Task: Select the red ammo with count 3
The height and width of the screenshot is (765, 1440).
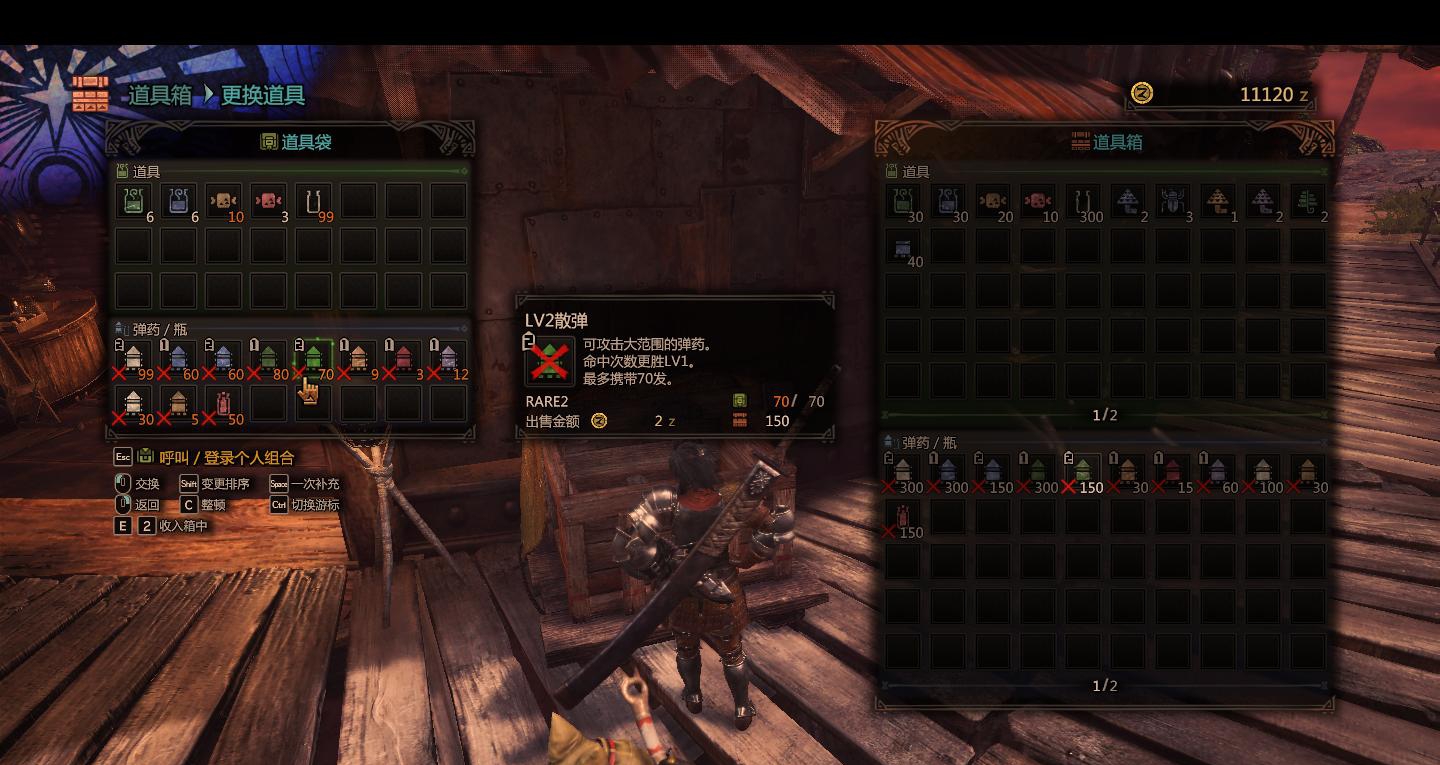Action: click(403, 357)
